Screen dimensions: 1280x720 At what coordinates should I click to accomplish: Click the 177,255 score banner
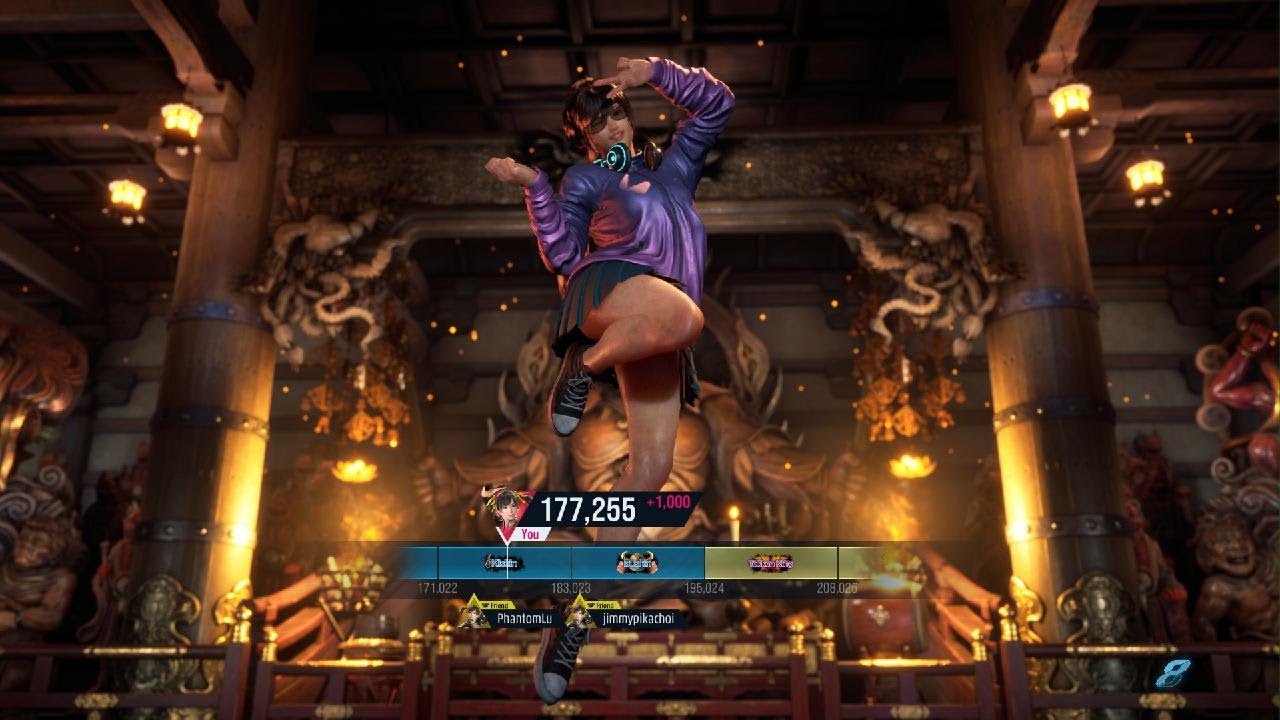(587, 507)
